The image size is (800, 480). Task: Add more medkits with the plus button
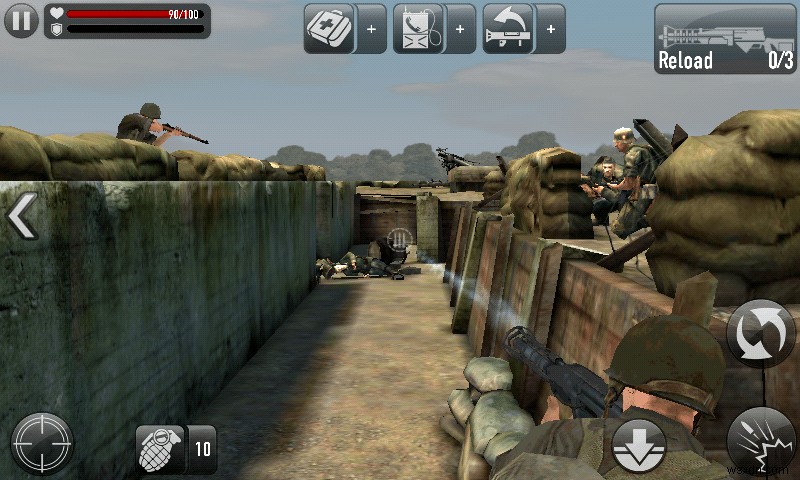[372, 29]
